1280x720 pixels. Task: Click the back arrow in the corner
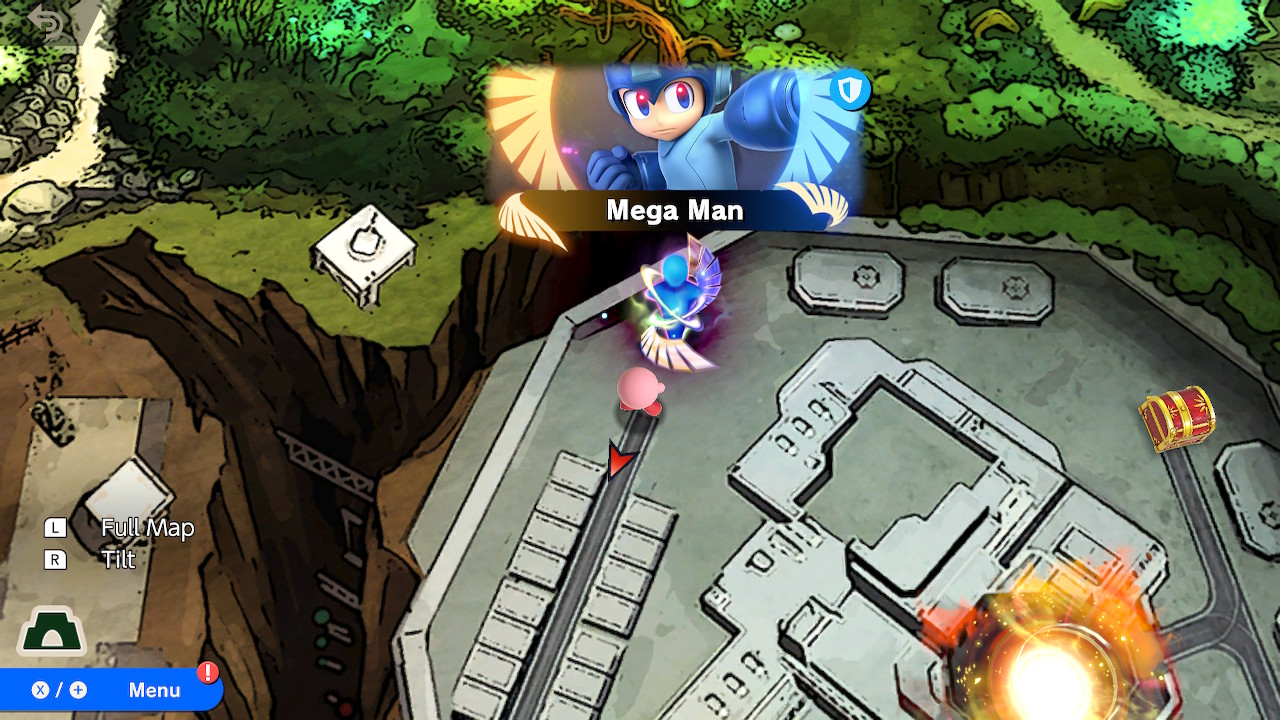point(47,24)
